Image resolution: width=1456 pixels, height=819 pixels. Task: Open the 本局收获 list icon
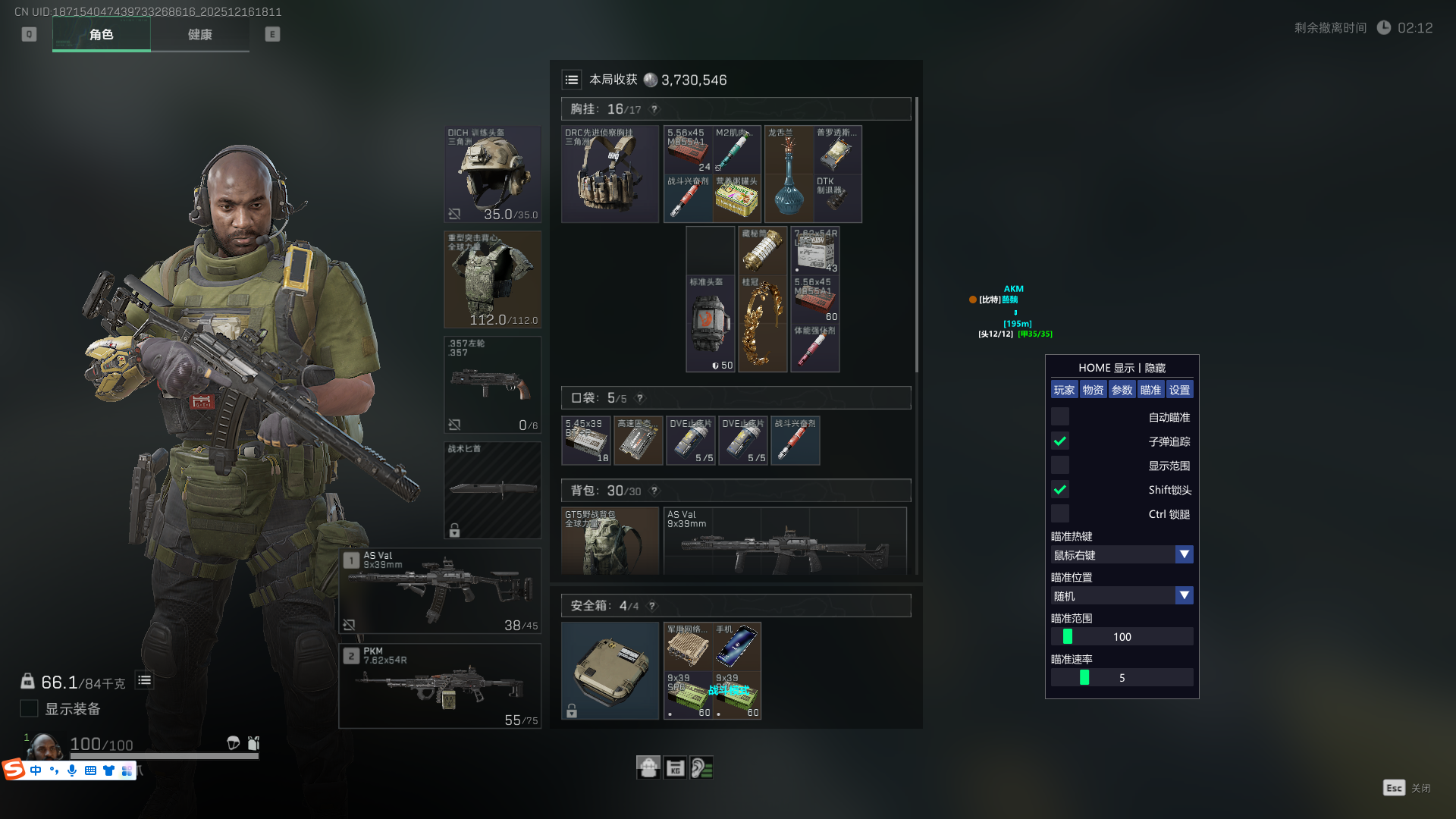coord(572,80)
